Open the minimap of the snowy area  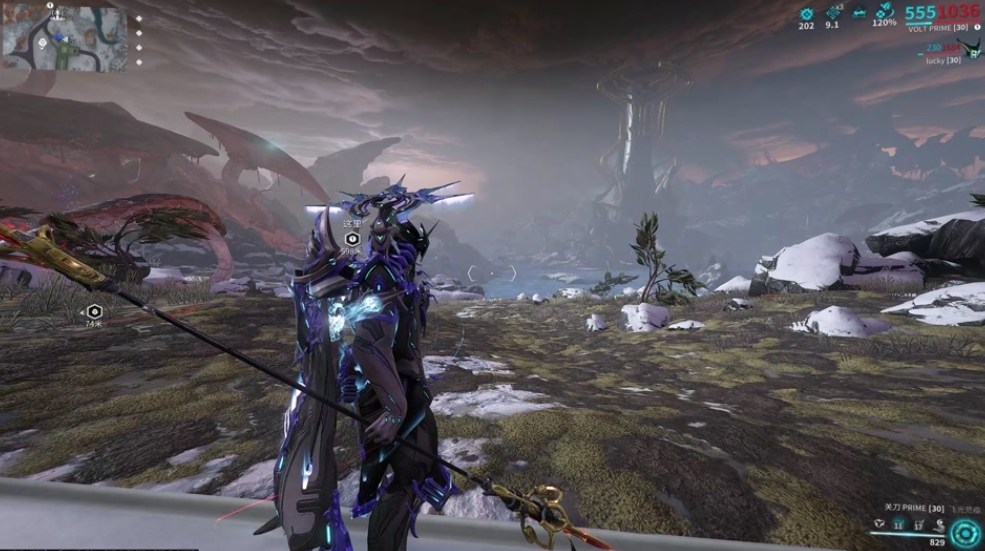(x=65, y=39)
